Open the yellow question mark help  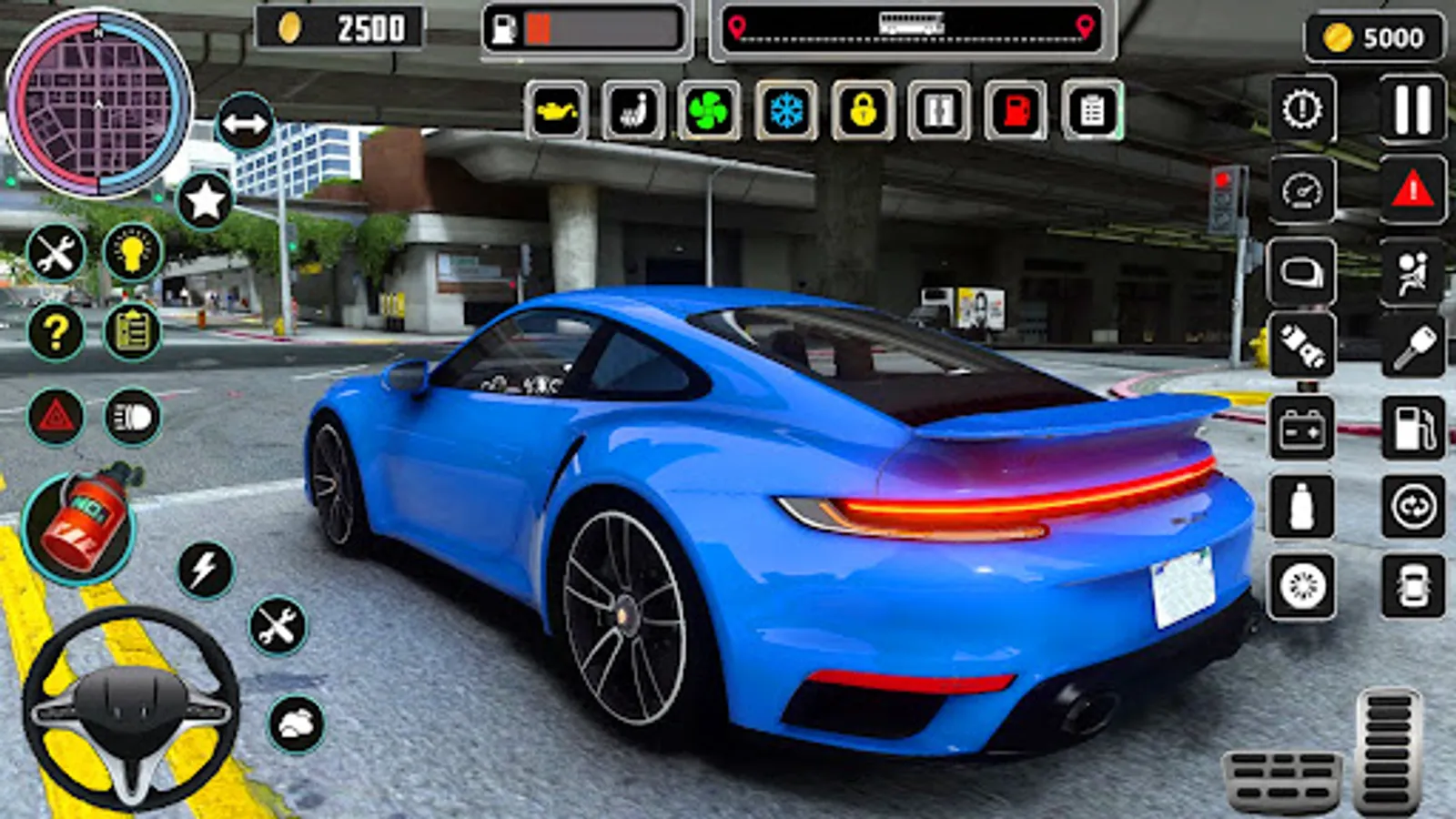[56, 332]
